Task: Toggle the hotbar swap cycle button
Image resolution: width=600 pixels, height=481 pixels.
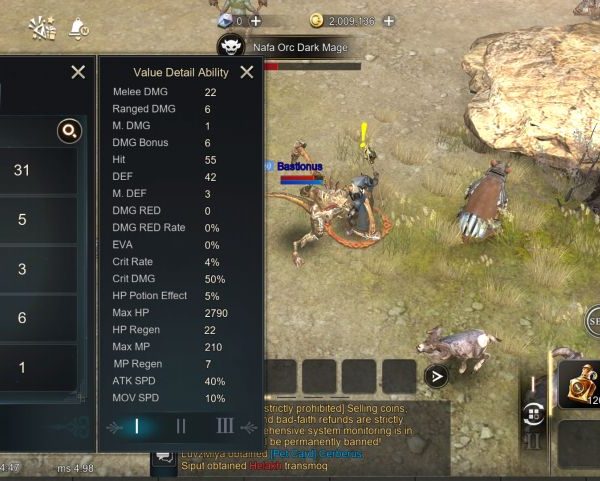Action: [533, 413]
